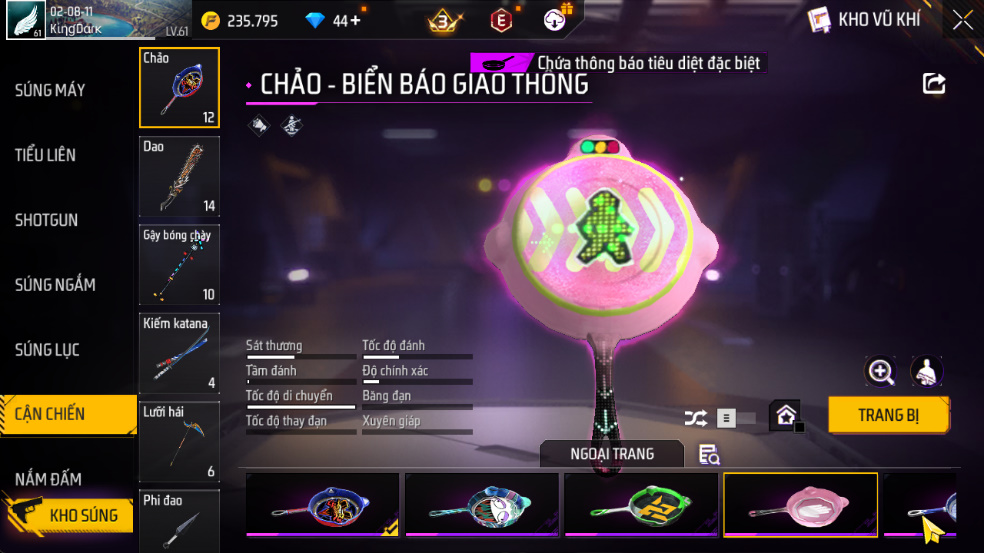Toggle the shuffle skin icon
This screenshot has width=984, height=553.
click(695, 419)
